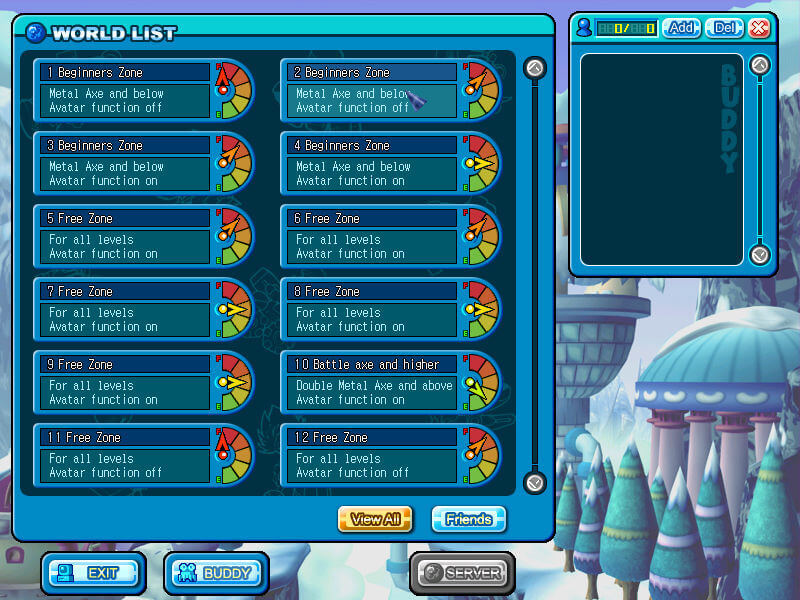Delete a buddy with the Del button
Screen dimensions: 800x600
click(x=724, y=28)
